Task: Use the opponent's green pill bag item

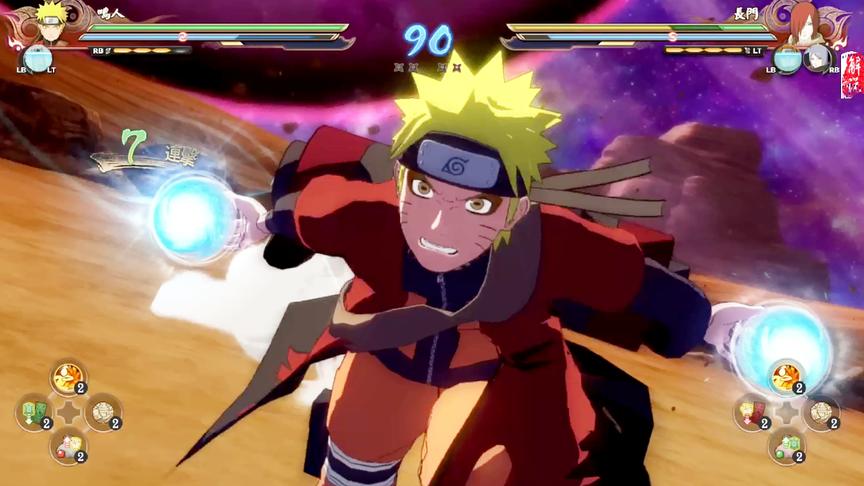Action: tap(787, 445)
